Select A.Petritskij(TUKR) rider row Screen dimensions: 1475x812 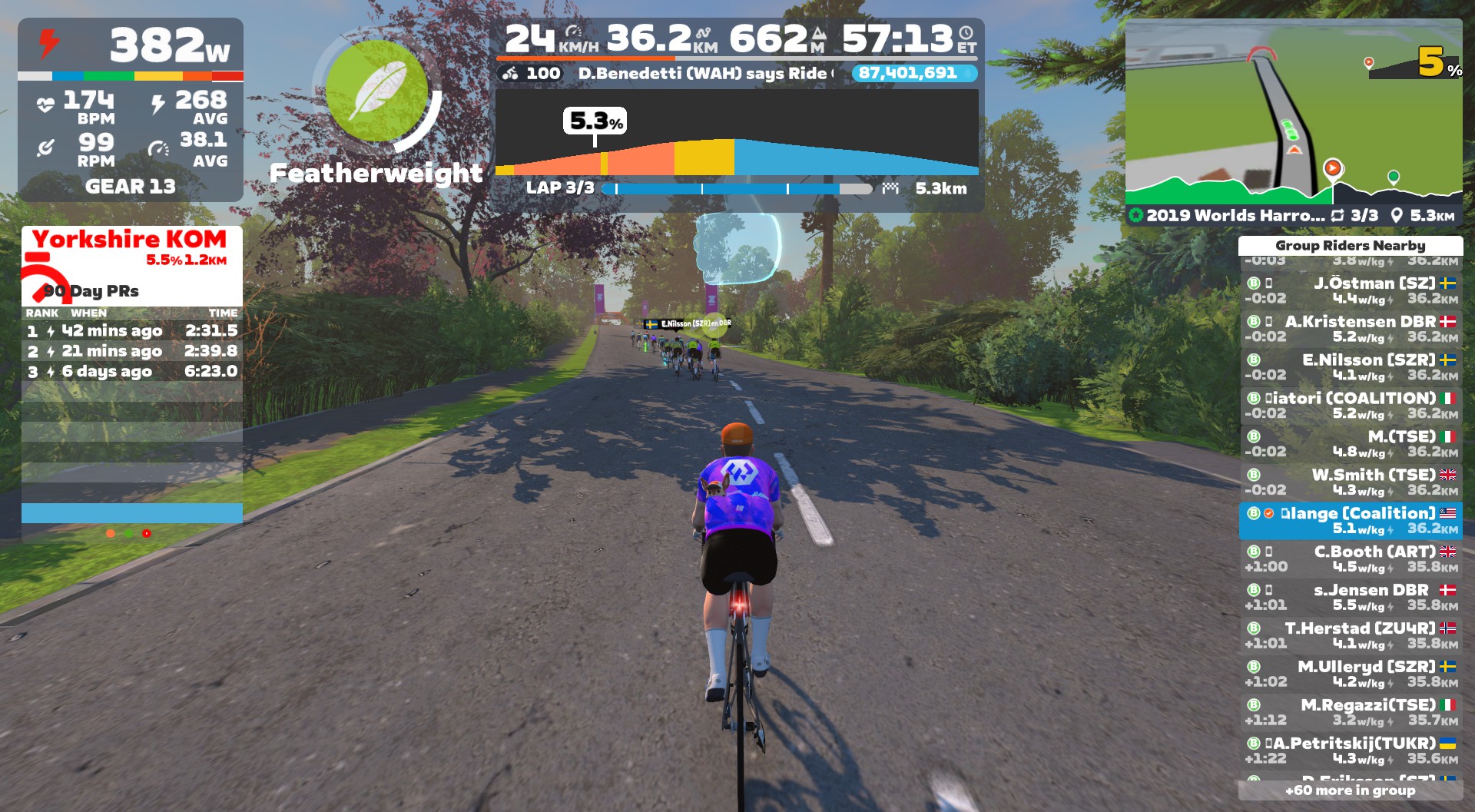[x=1351, y=751]
